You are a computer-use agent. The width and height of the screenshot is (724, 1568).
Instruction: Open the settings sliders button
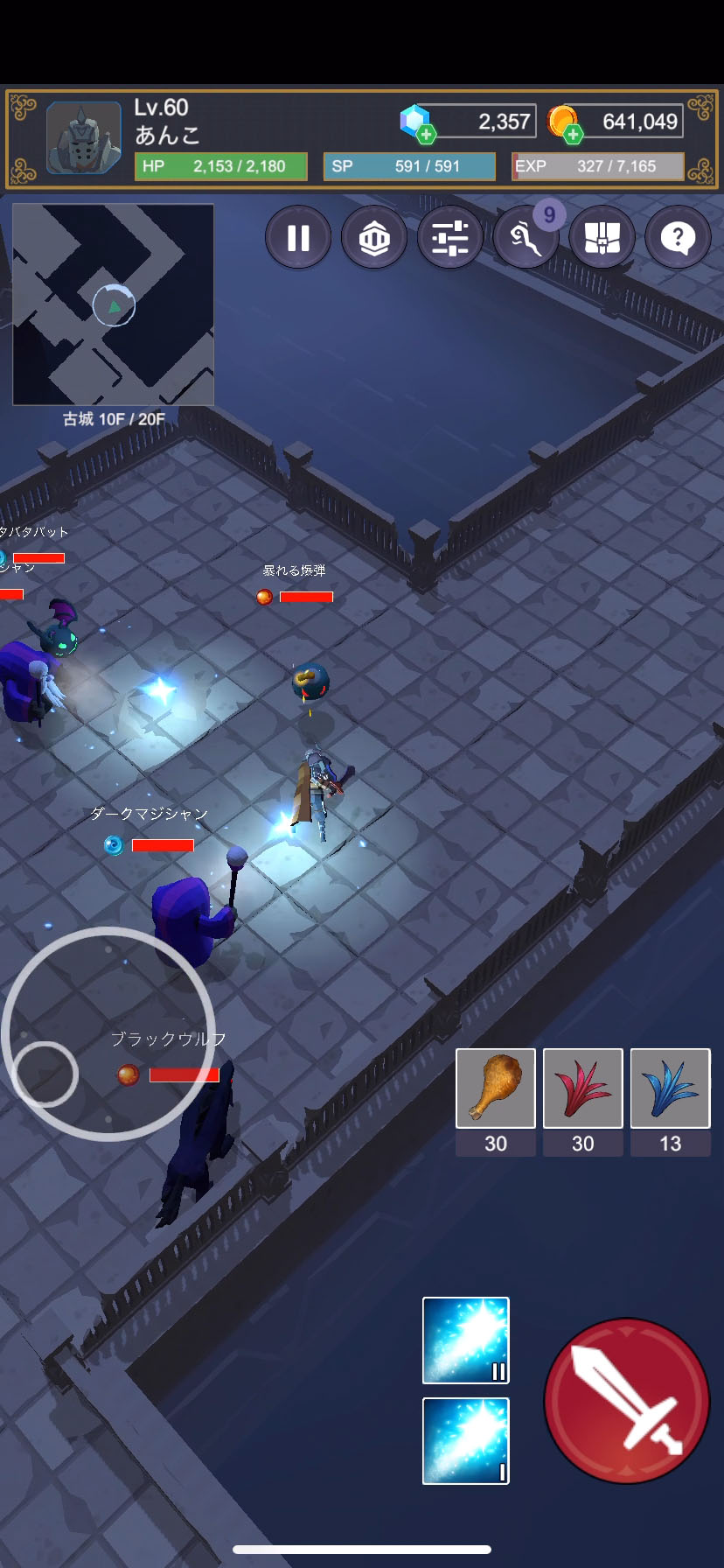pyautogui.click(x=450, y=237)
